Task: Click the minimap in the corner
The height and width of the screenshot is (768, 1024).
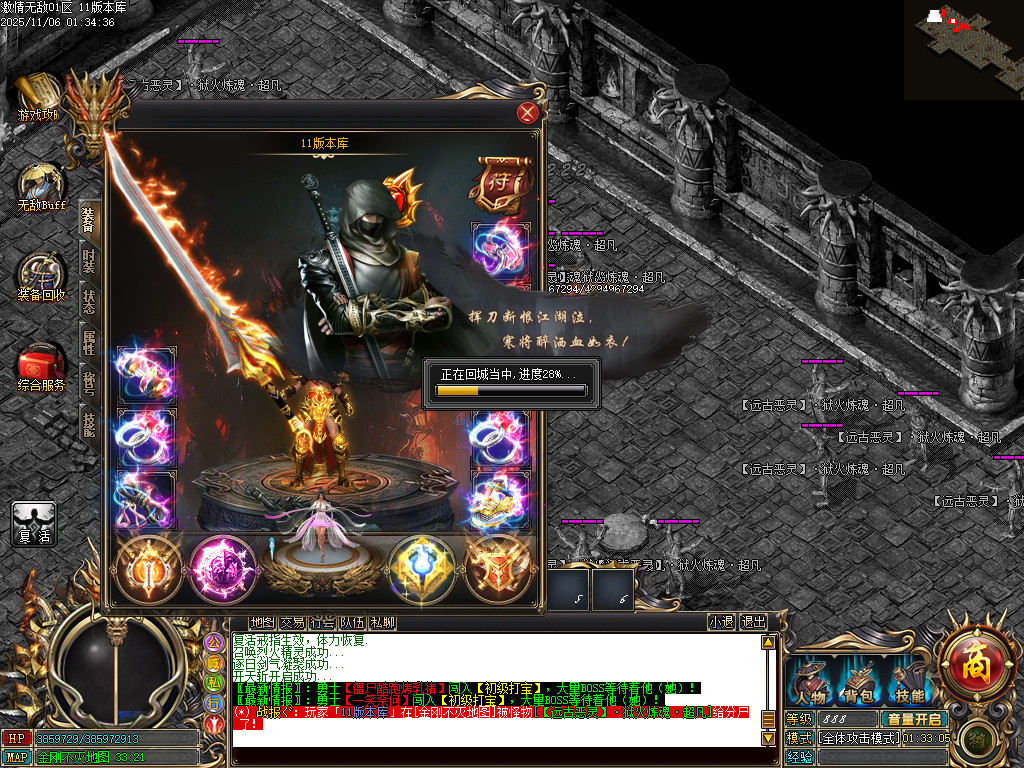Action: click(963, 49)
